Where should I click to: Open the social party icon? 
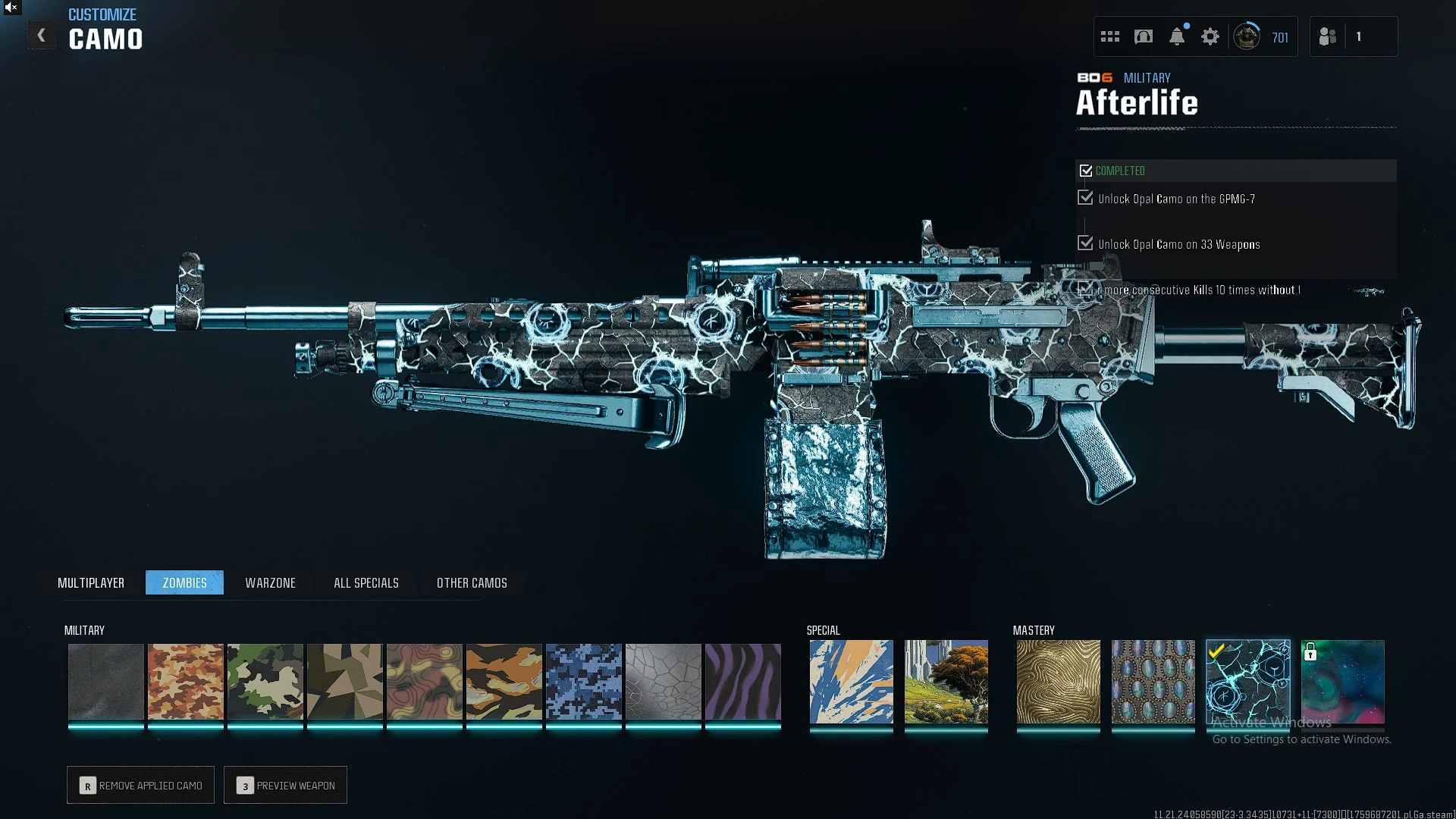point(1328,36)
